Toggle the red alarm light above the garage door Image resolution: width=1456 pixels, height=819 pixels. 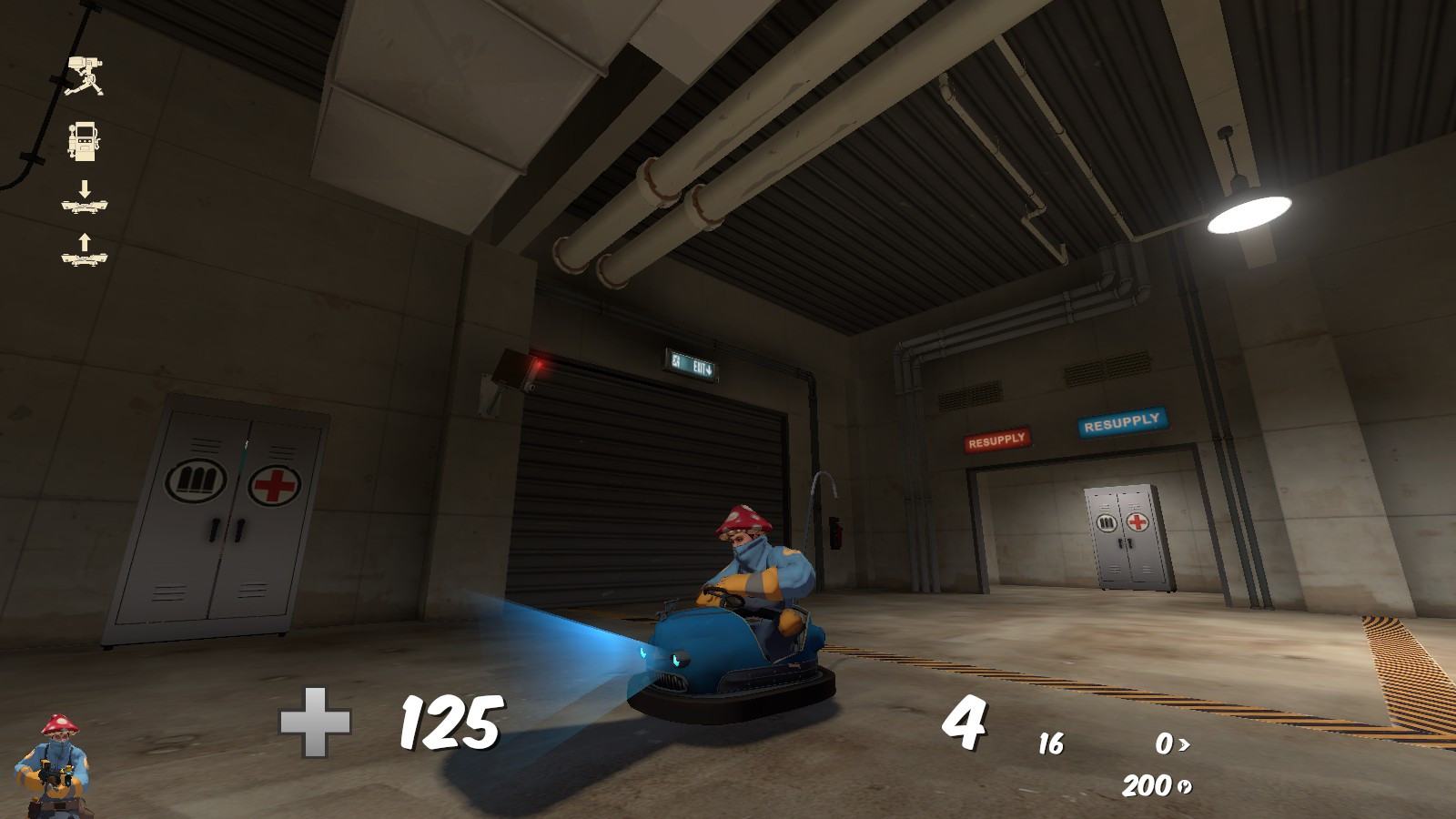click(x=539, y=363)
